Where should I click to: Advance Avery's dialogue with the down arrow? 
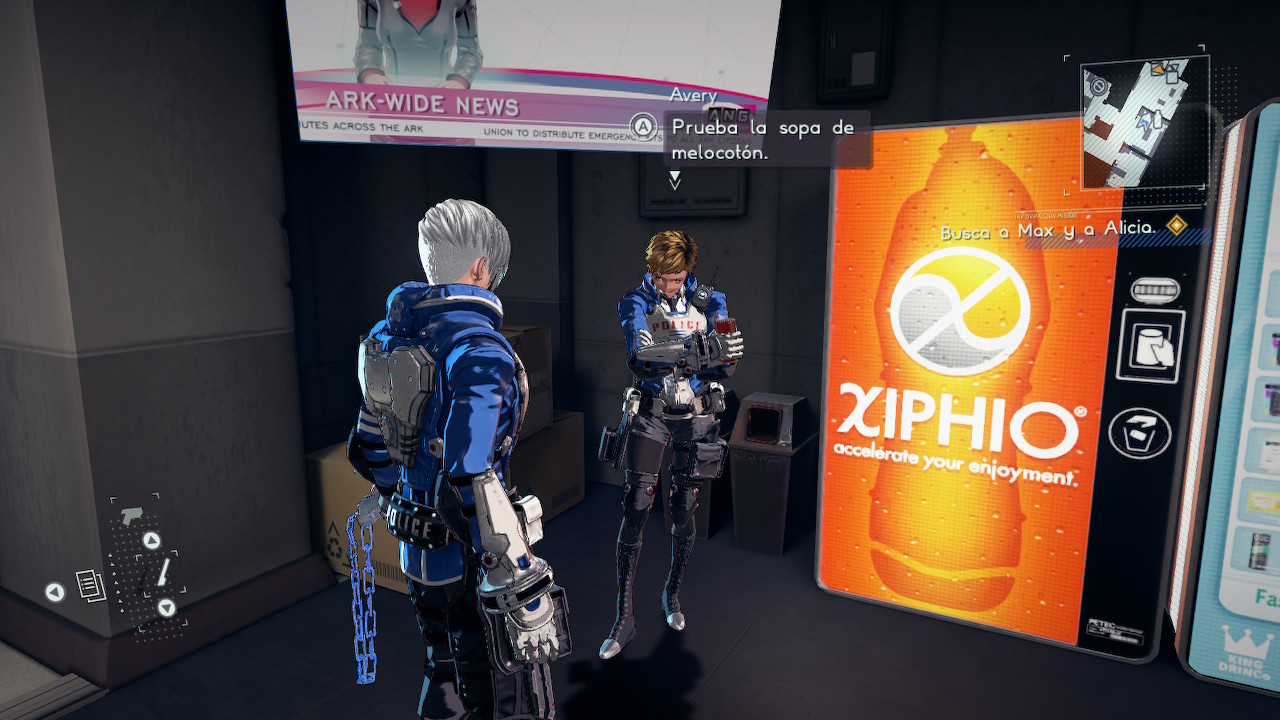pyautogui.click(x=675, y=179)
